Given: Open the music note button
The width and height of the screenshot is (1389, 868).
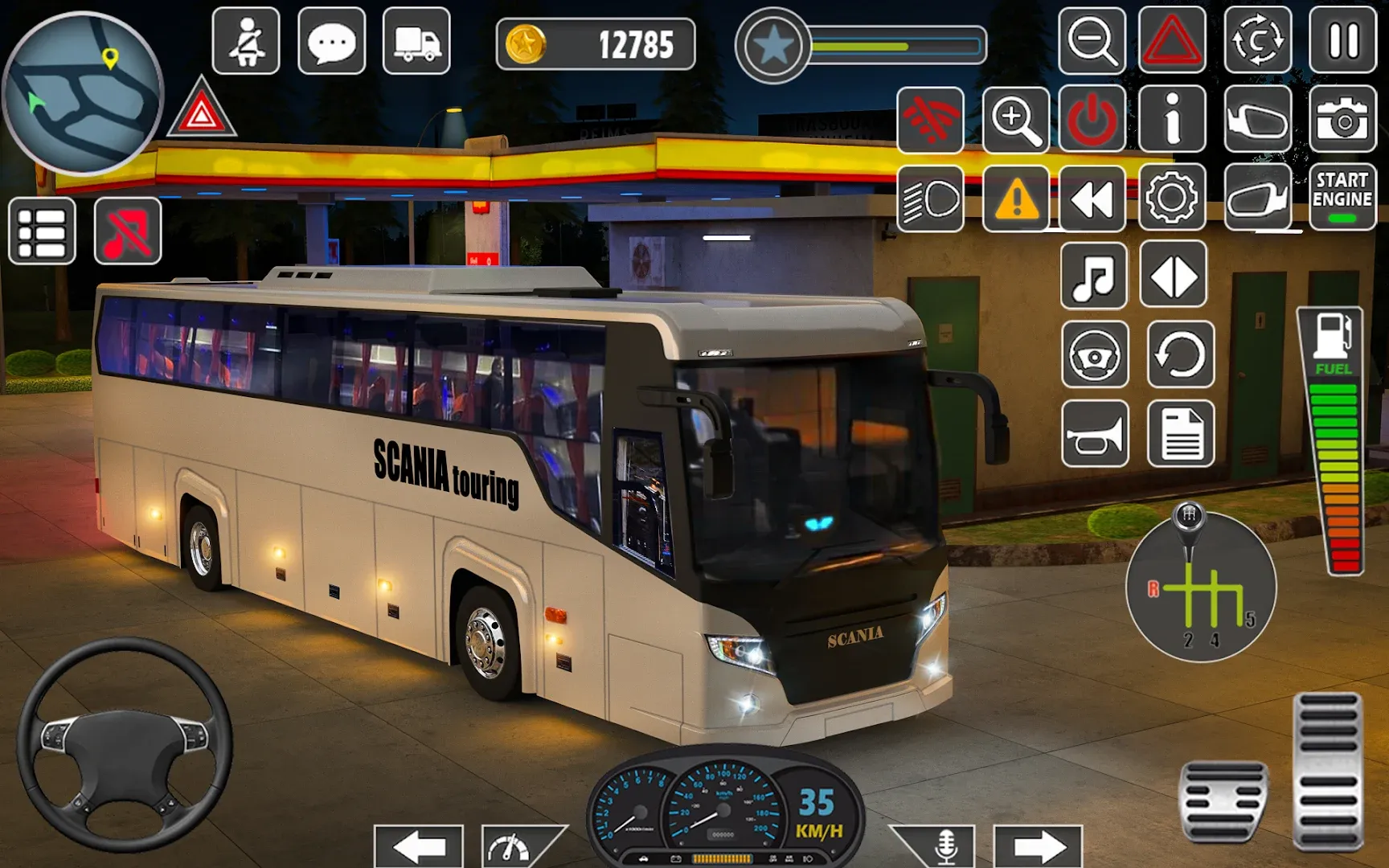Looking at the screenshot, I should click(1093, 276).
